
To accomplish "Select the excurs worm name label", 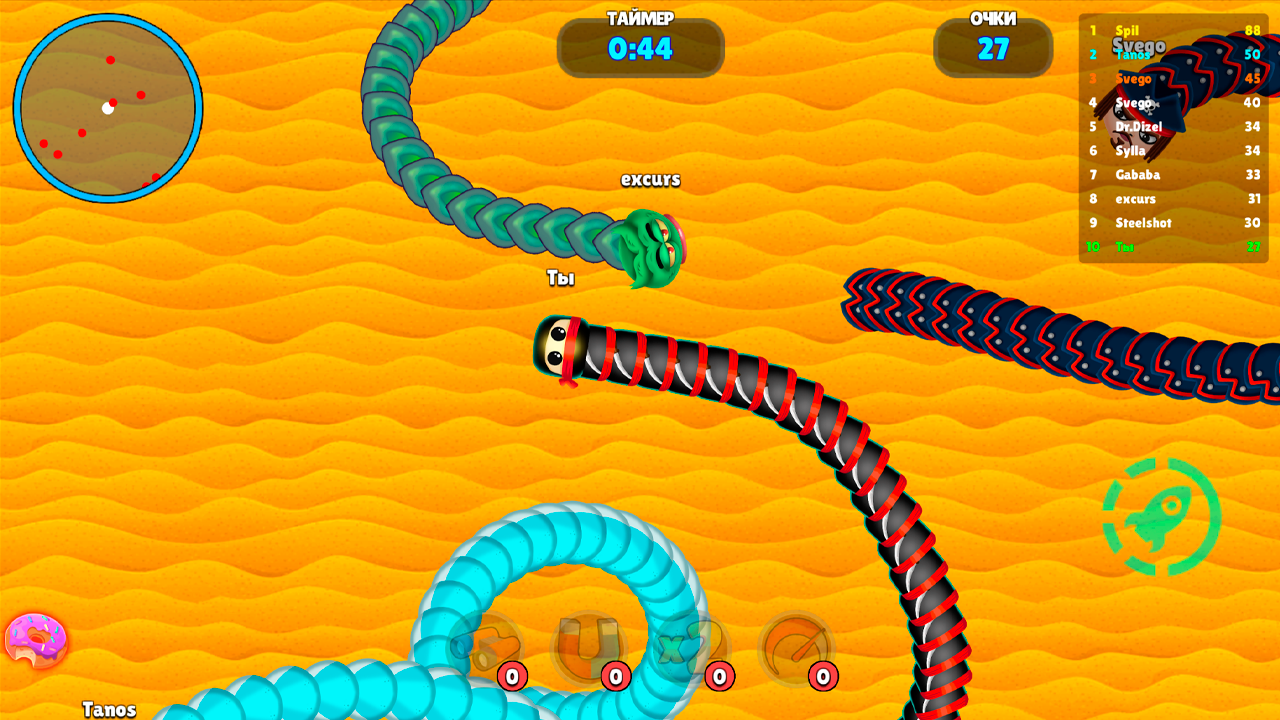I will 650,180.
